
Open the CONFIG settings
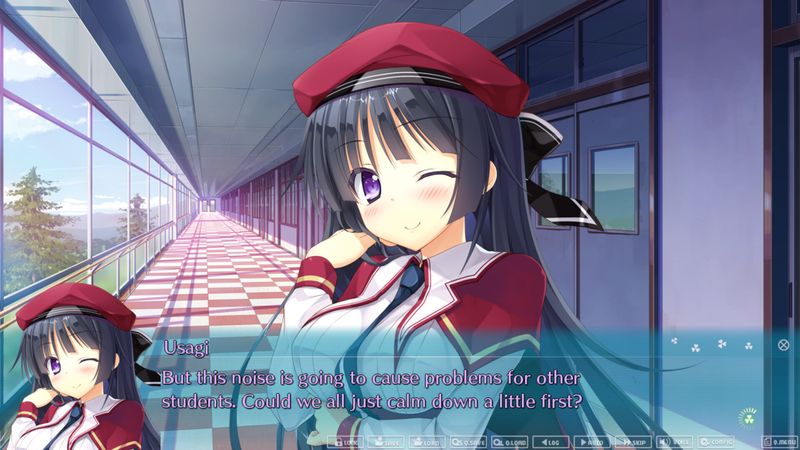click(716, 441)
